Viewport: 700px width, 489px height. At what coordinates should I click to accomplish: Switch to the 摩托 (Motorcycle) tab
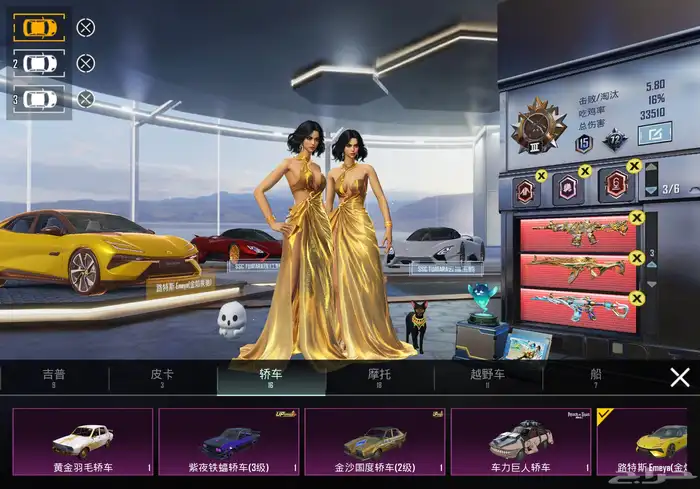pyautogui.click(x=379, y=376)
